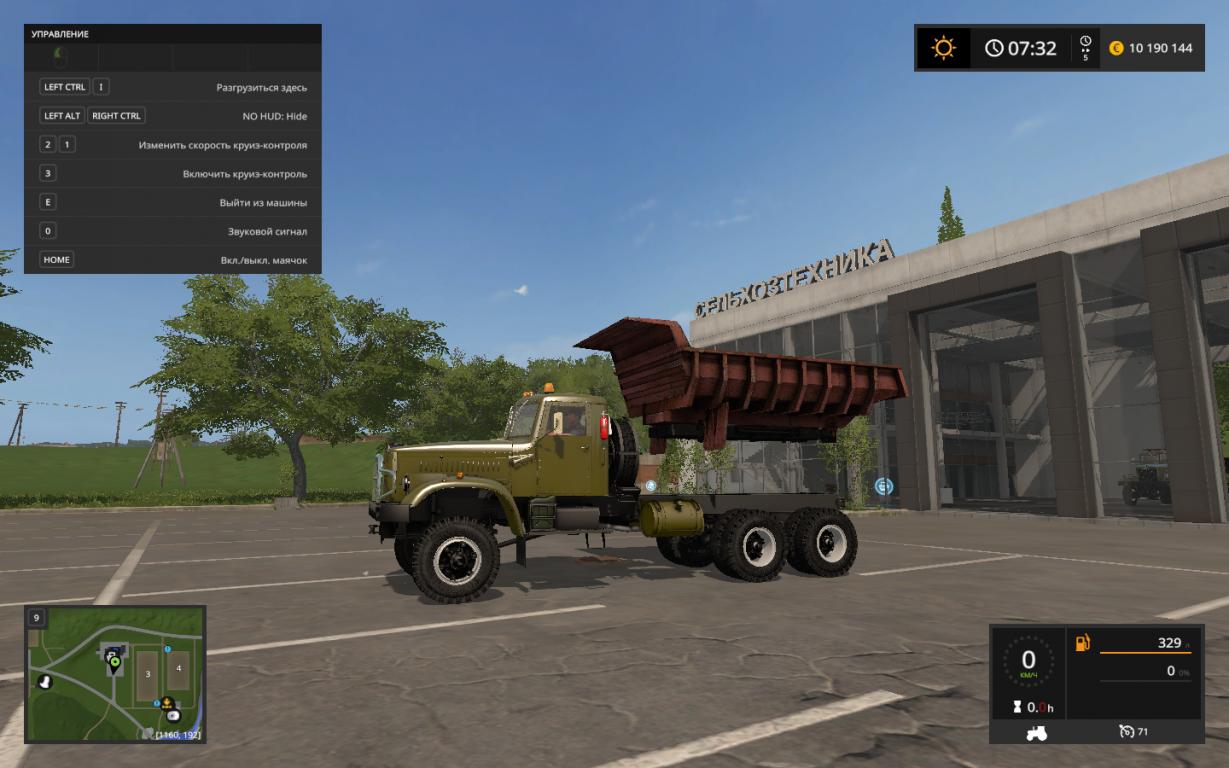Select field 4 on the minimap

178,668
